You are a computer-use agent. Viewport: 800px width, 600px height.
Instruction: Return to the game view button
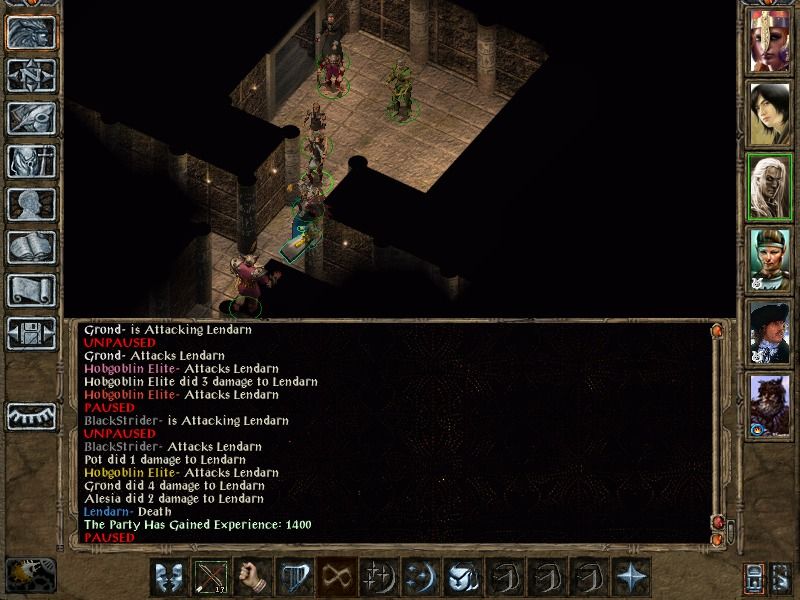click(30, 32)
